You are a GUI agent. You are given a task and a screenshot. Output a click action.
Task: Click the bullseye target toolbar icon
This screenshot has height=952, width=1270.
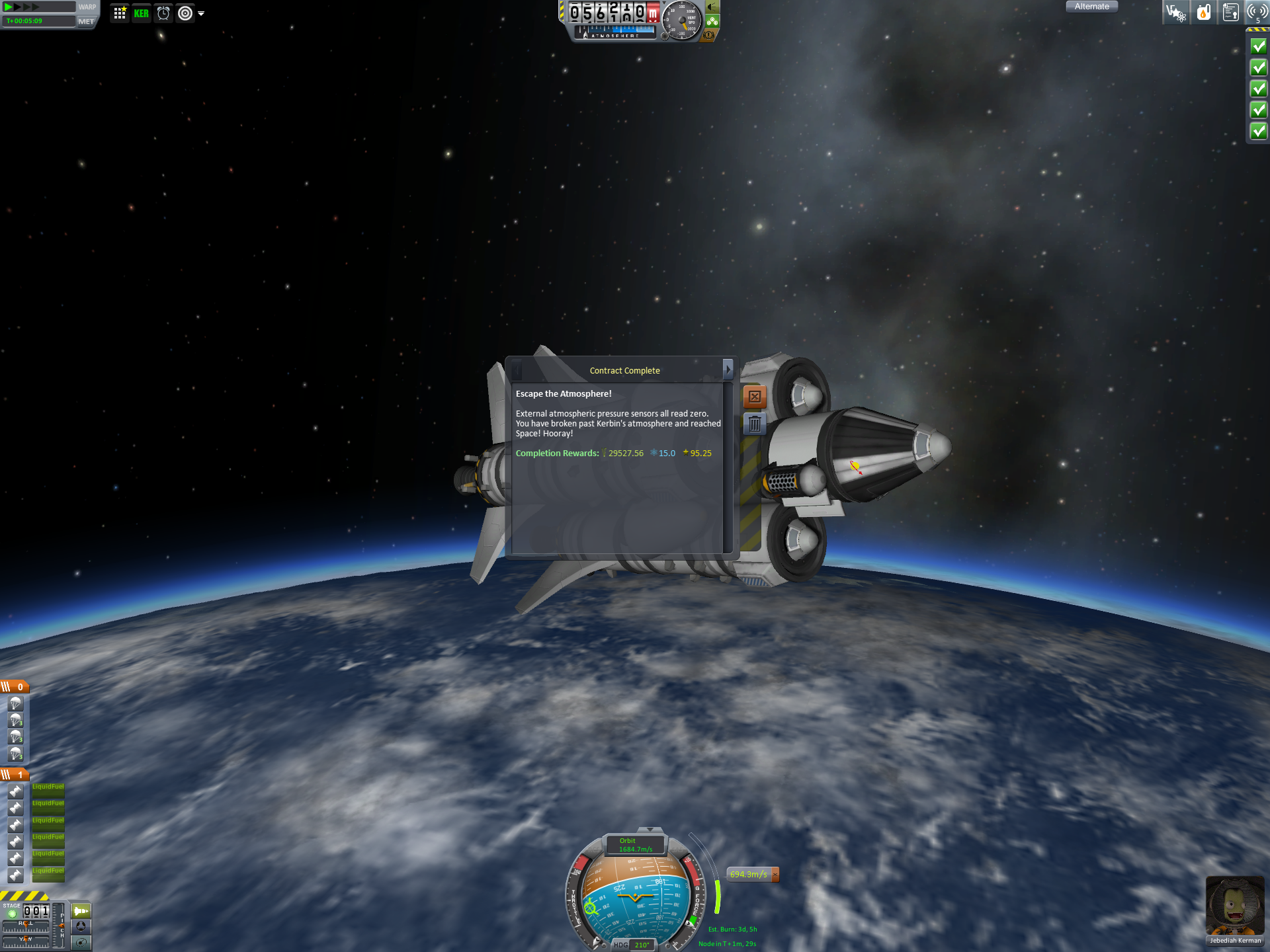tap(185, 13)
